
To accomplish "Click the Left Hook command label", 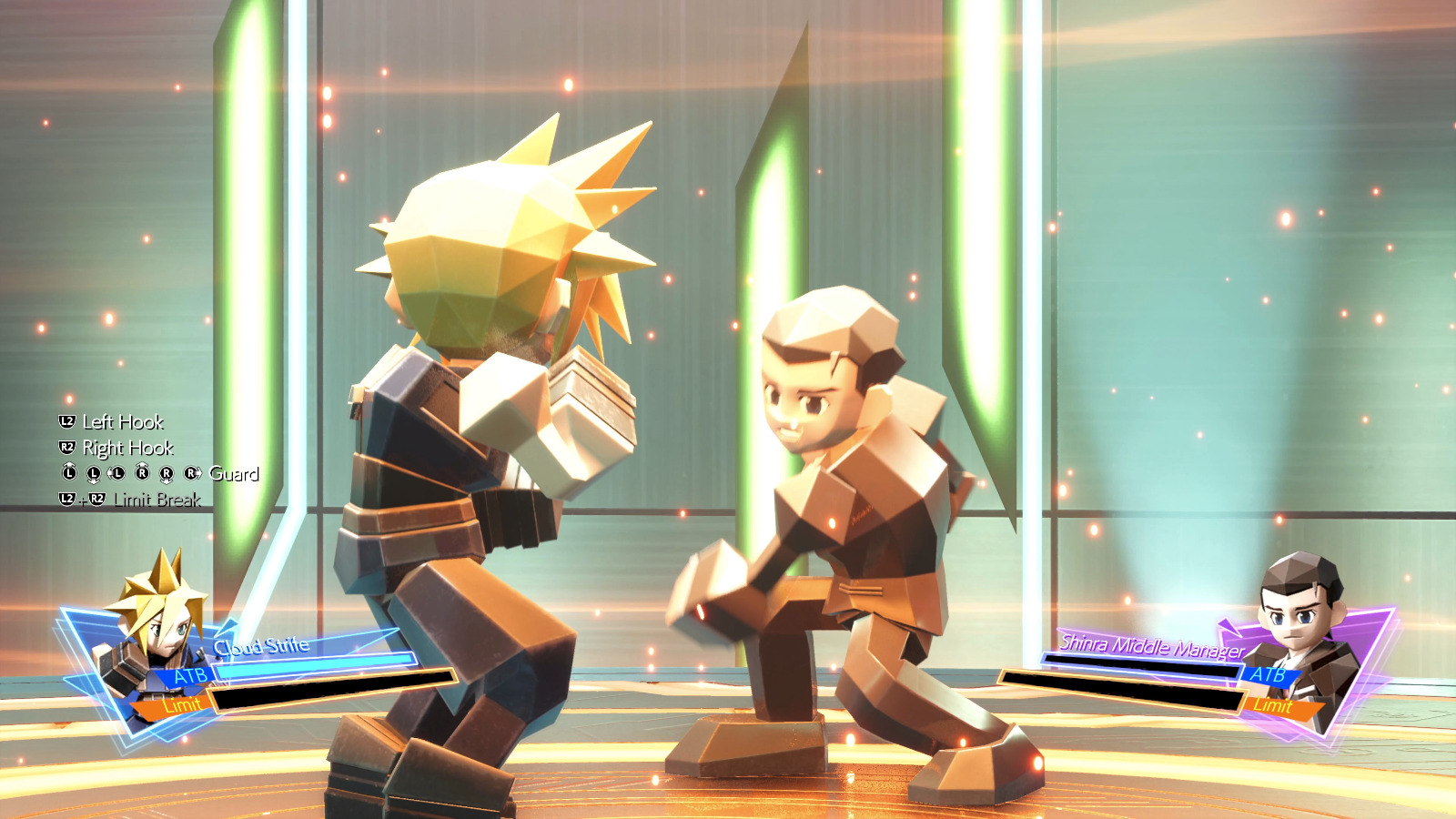I will pyautogui.click(x=123, y=422).
